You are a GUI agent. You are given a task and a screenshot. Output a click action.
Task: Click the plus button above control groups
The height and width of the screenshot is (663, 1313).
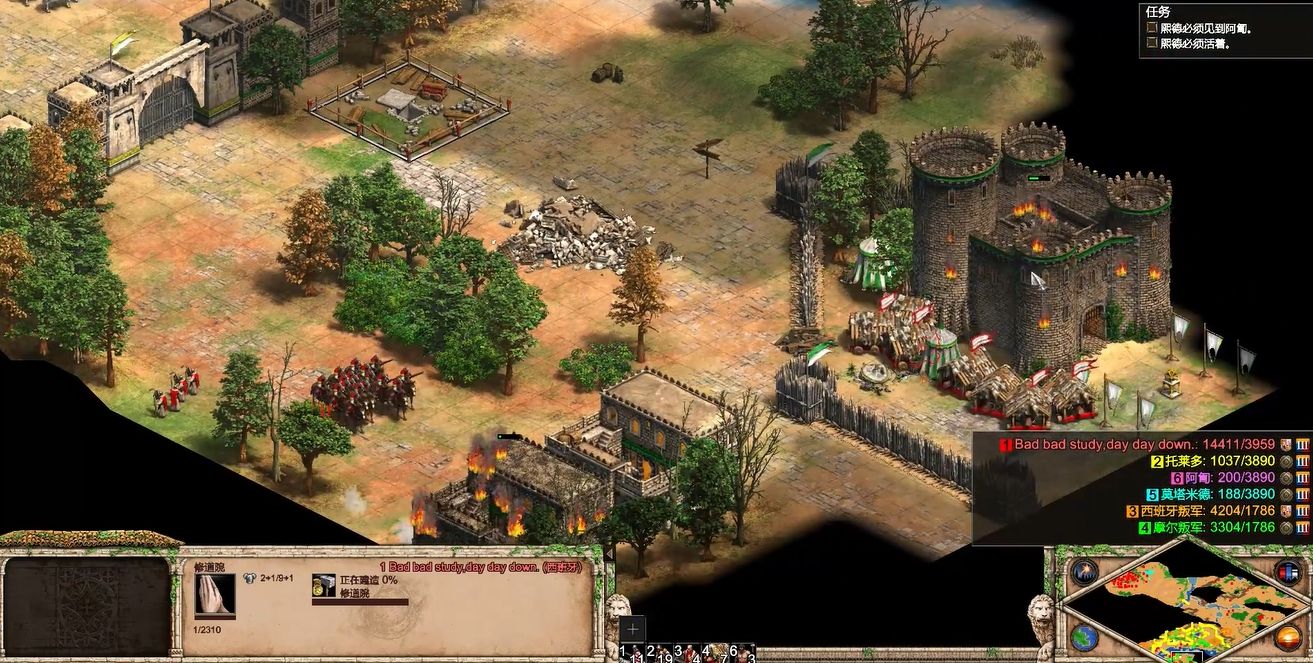tap(632, 629)
